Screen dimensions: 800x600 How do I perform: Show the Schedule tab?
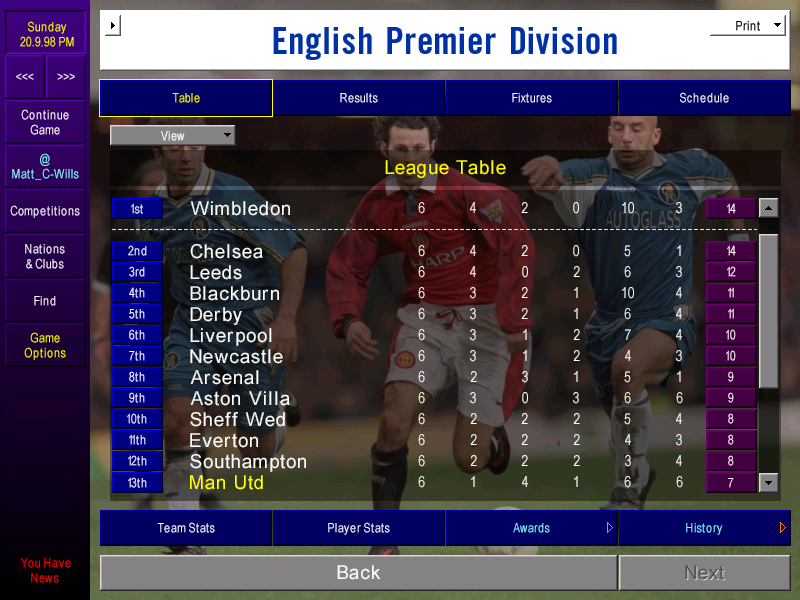click(x=704, y=98)
